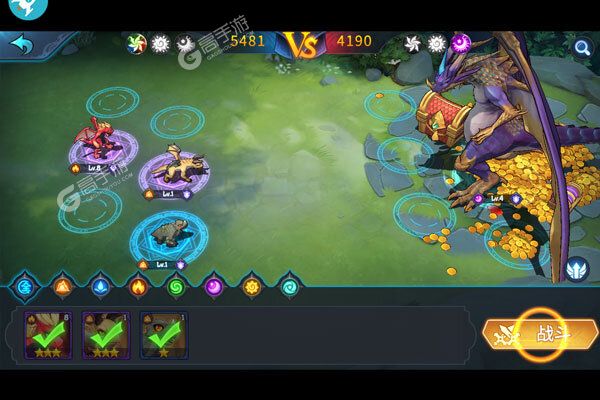Select the yellow sun light element filter
The image size is (600, 400).
252,286
